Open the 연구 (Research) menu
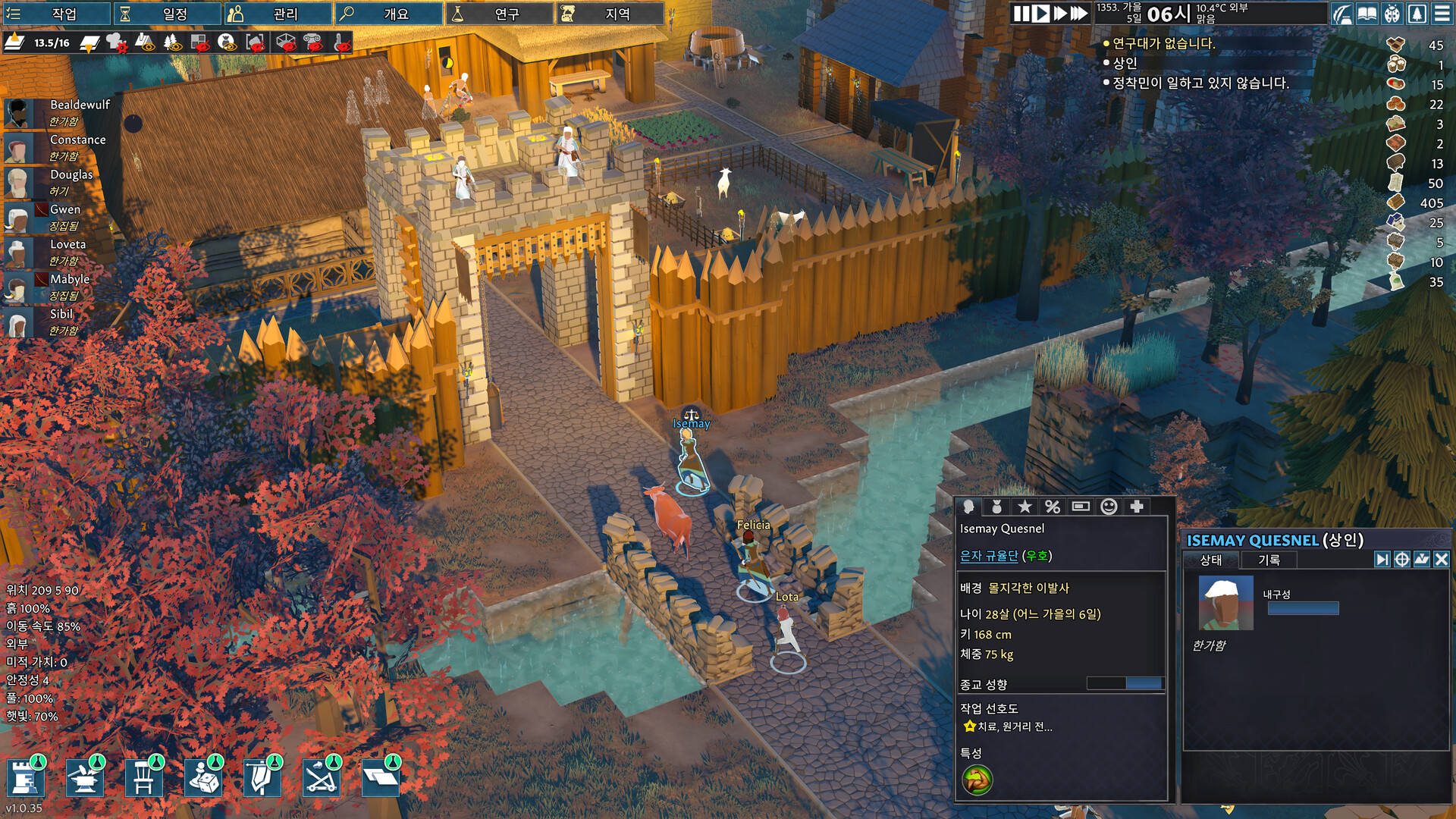Screen dimensions: 1456x819 [500, 14]
